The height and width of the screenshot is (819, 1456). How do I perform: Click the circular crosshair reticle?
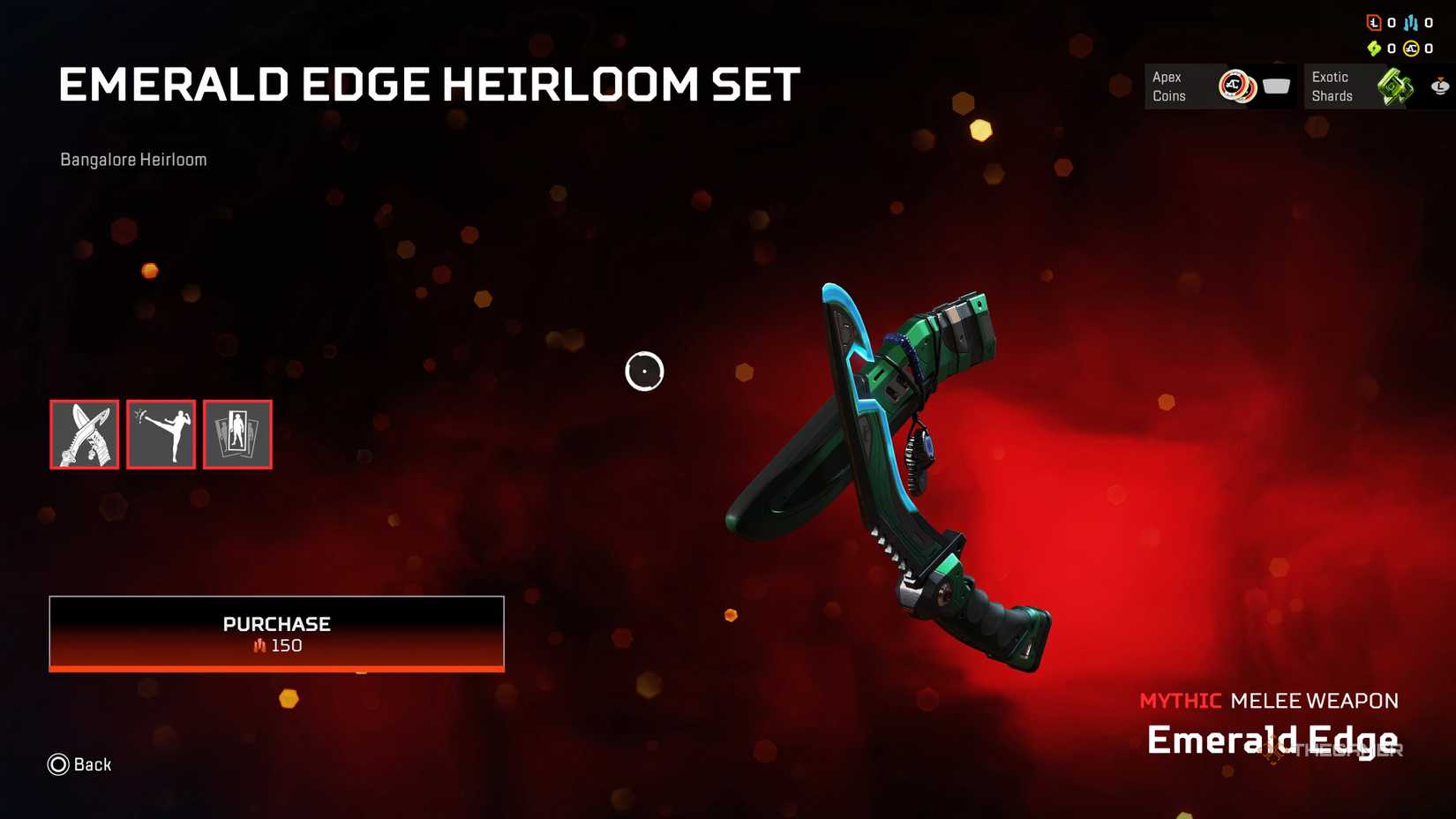[644, 371]
